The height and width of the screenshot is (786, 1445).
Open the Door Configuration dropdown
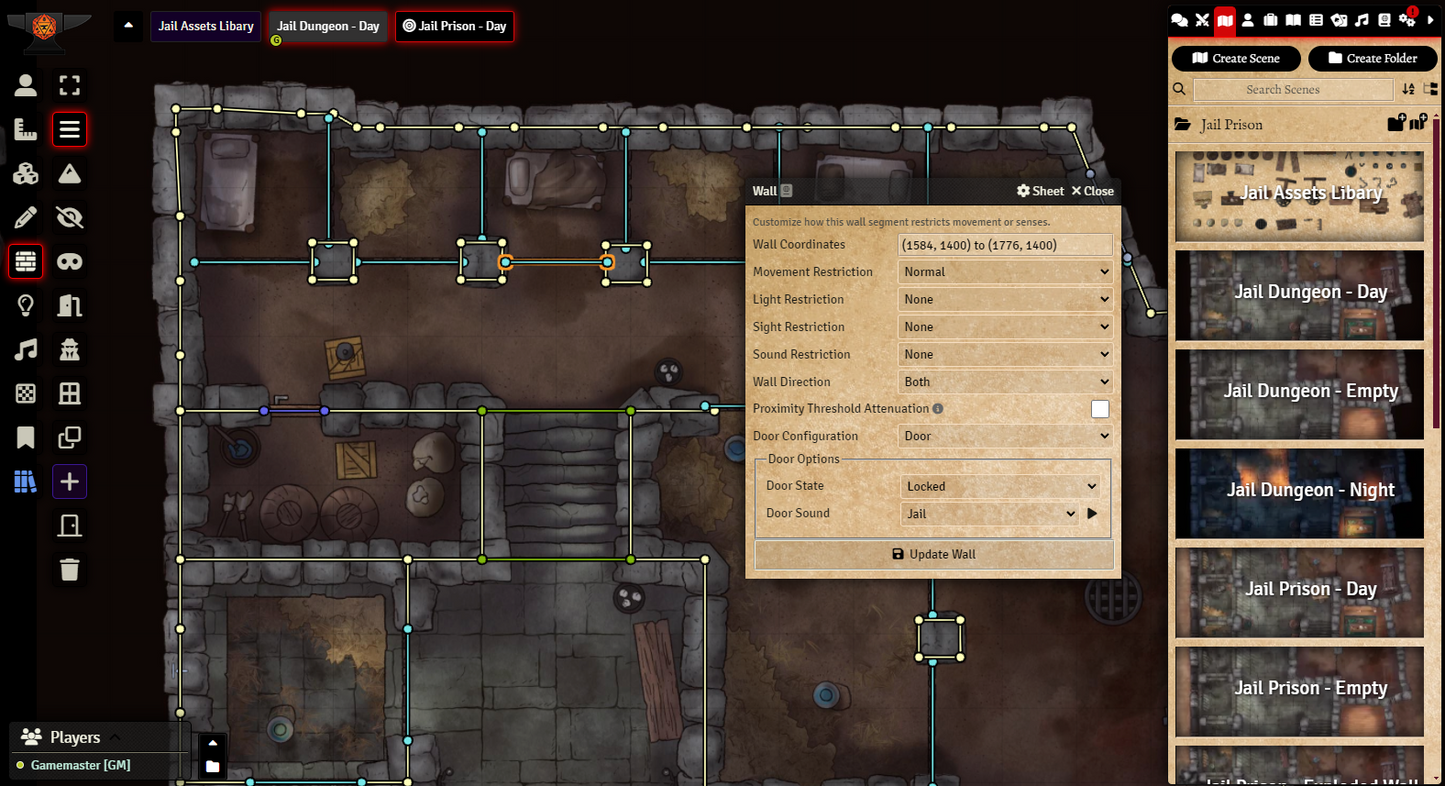pyautogui.click(x=1005, y=436)
